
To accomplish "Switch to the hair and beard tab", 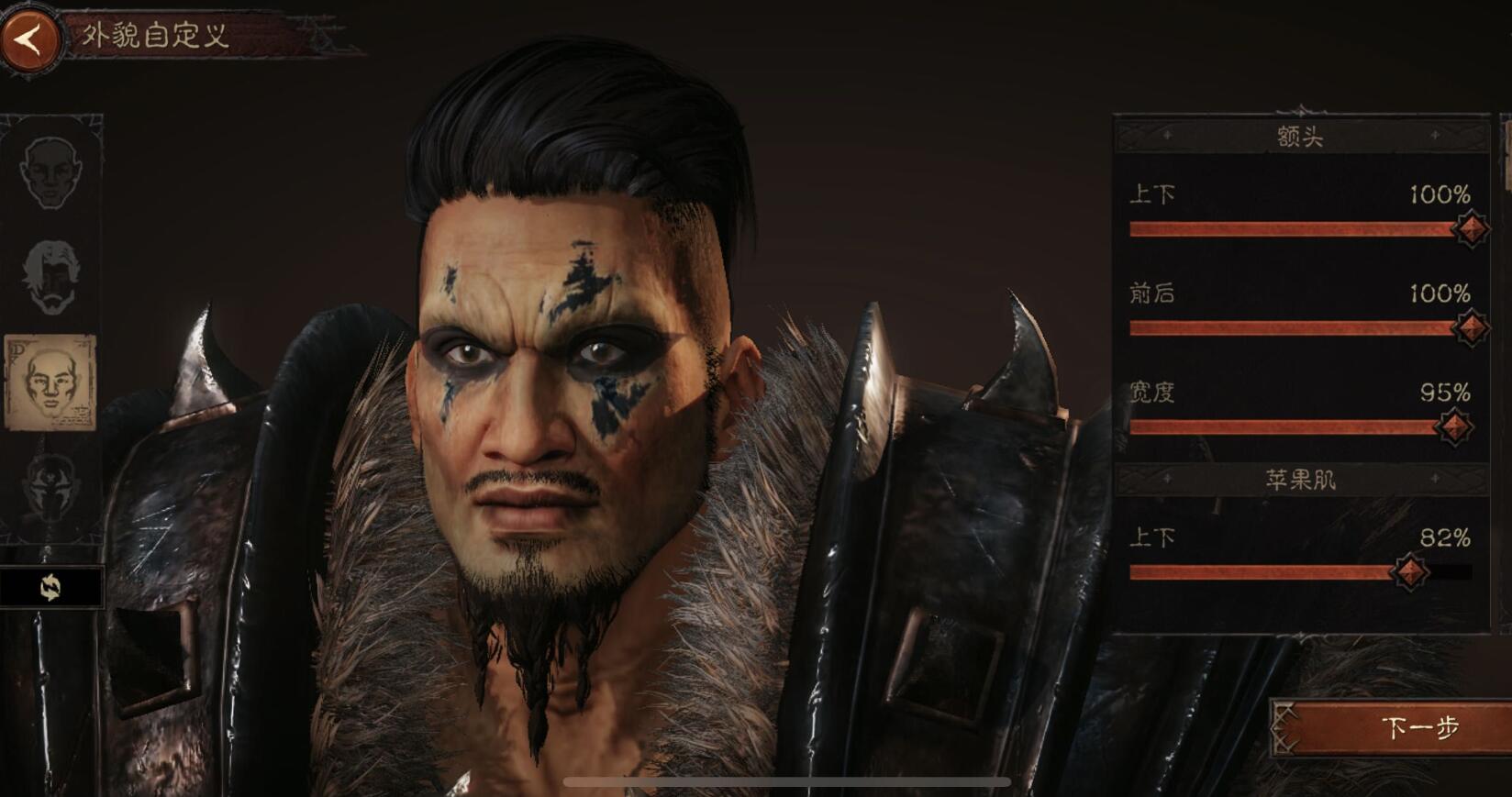I will tap(51, 276).
